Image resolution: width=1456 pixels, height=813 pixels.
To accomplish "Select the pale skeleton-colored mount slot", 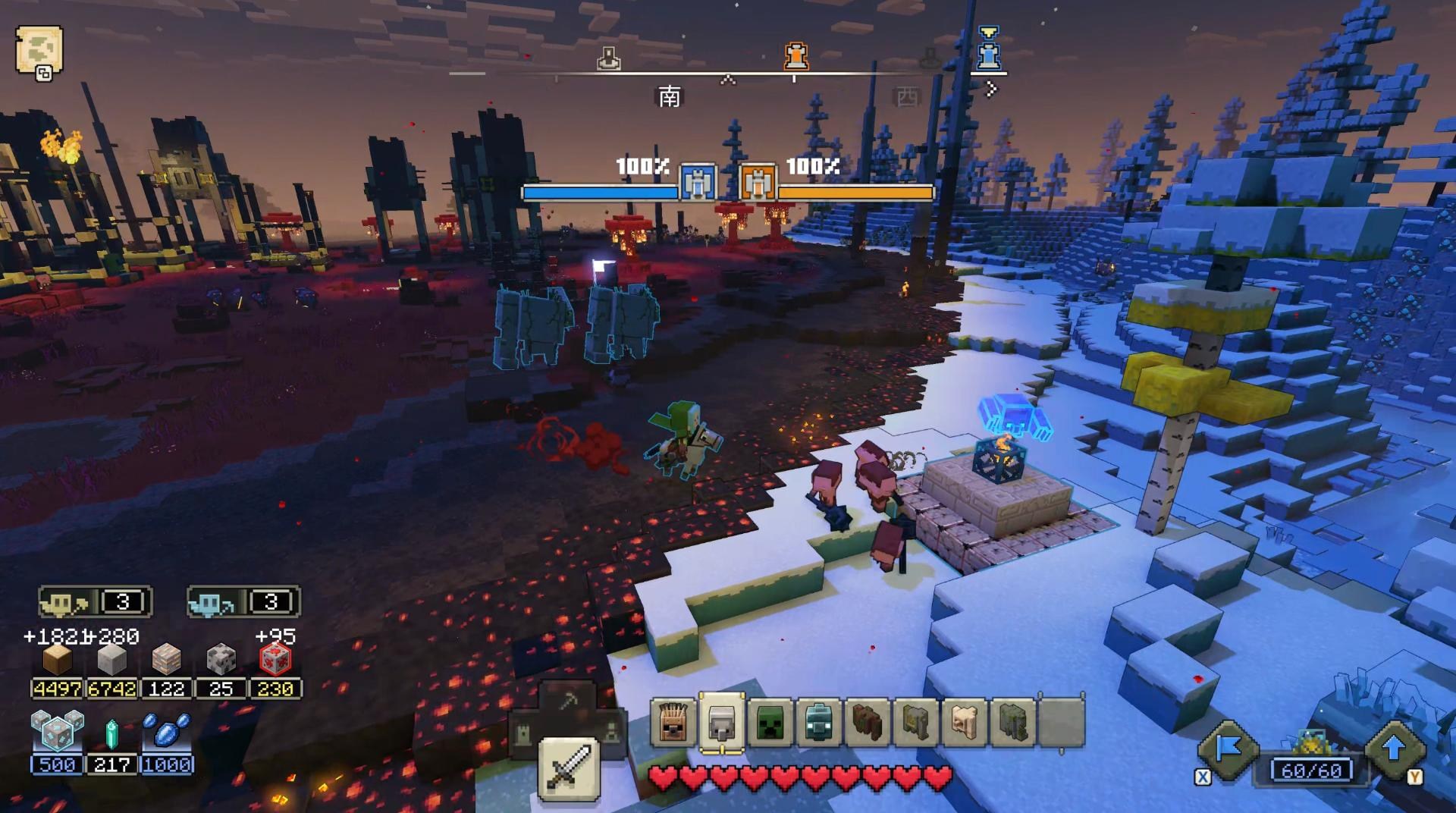I will [965, 723].
